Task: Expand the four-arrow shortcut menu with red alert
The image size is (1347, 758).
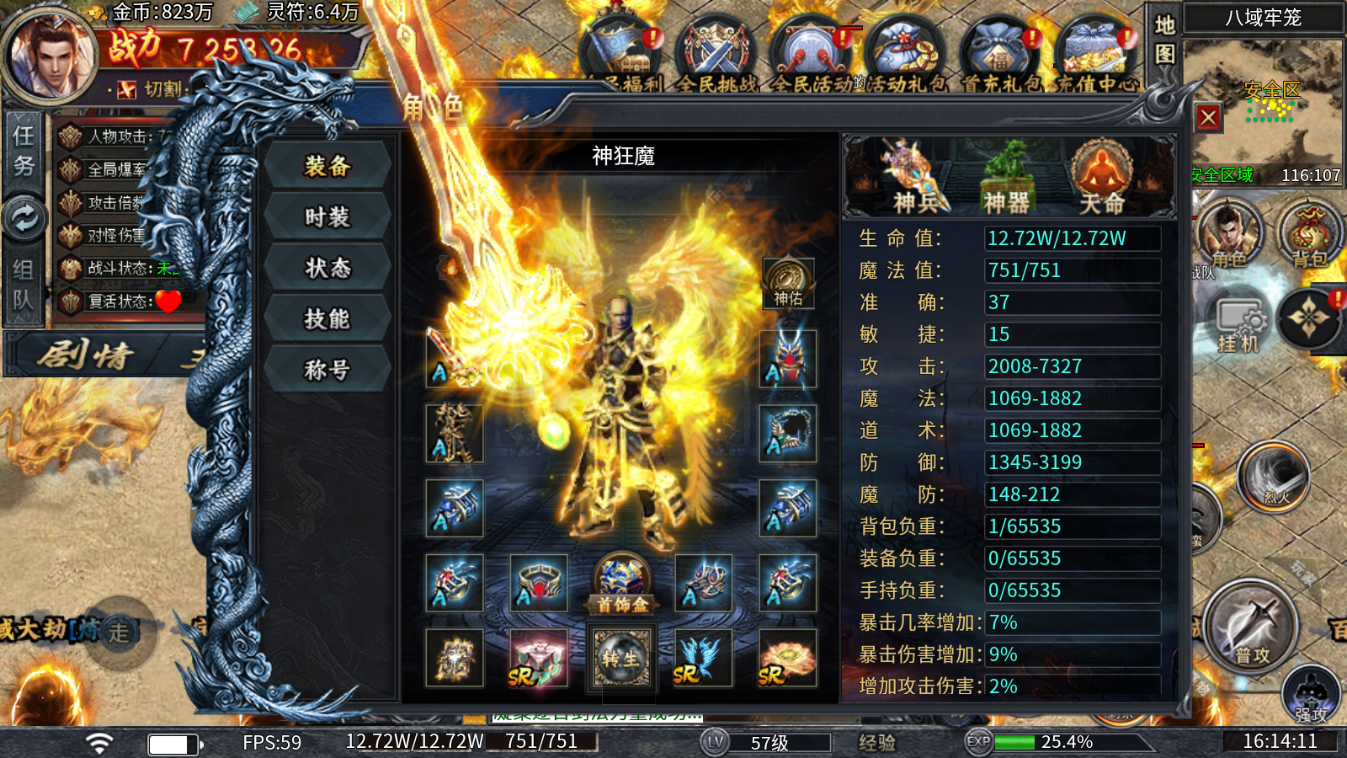Action: [1311, 318]
